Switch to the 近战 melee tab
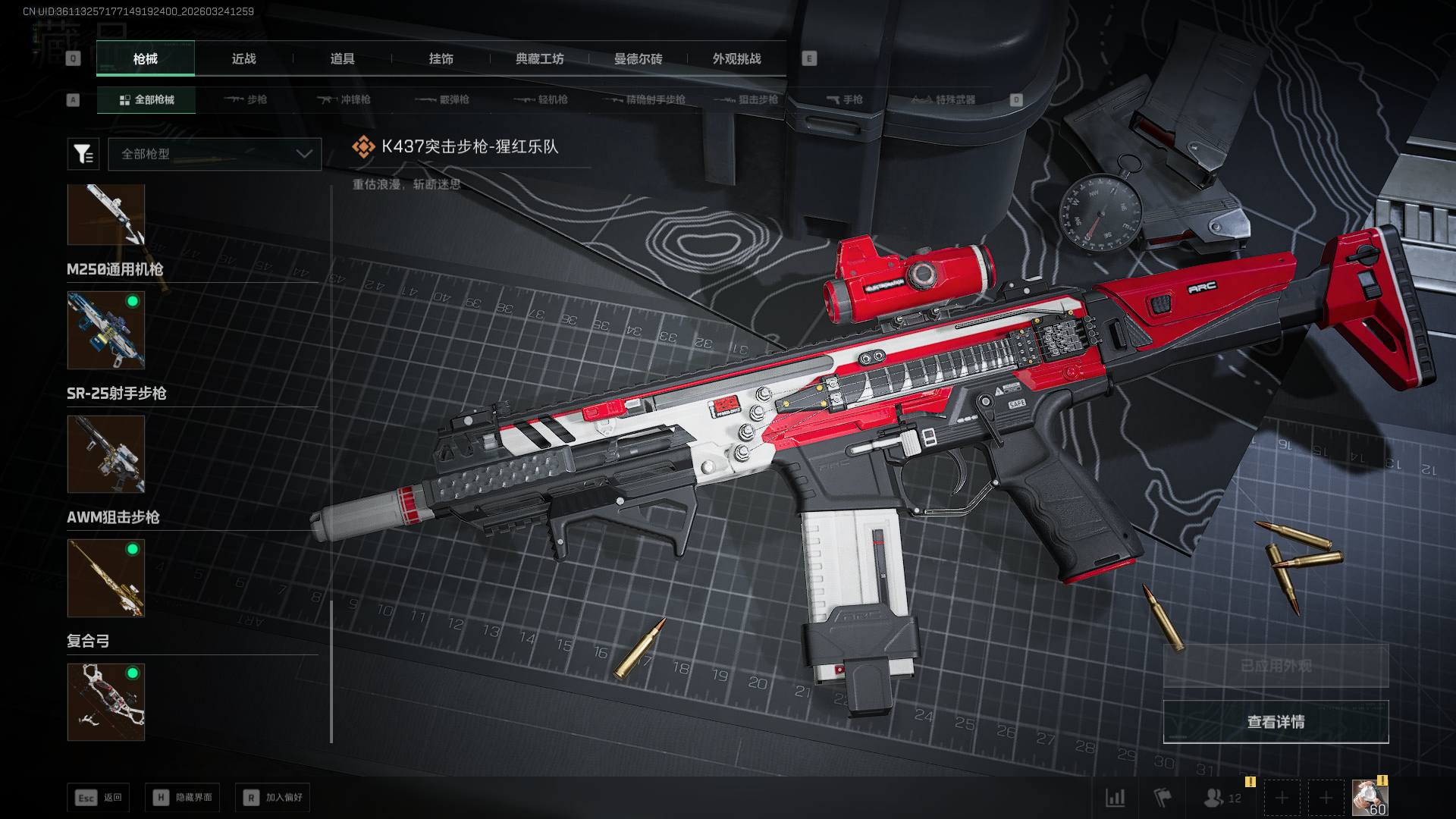The height and width of the screenshot is (819, 1456). 243,59
